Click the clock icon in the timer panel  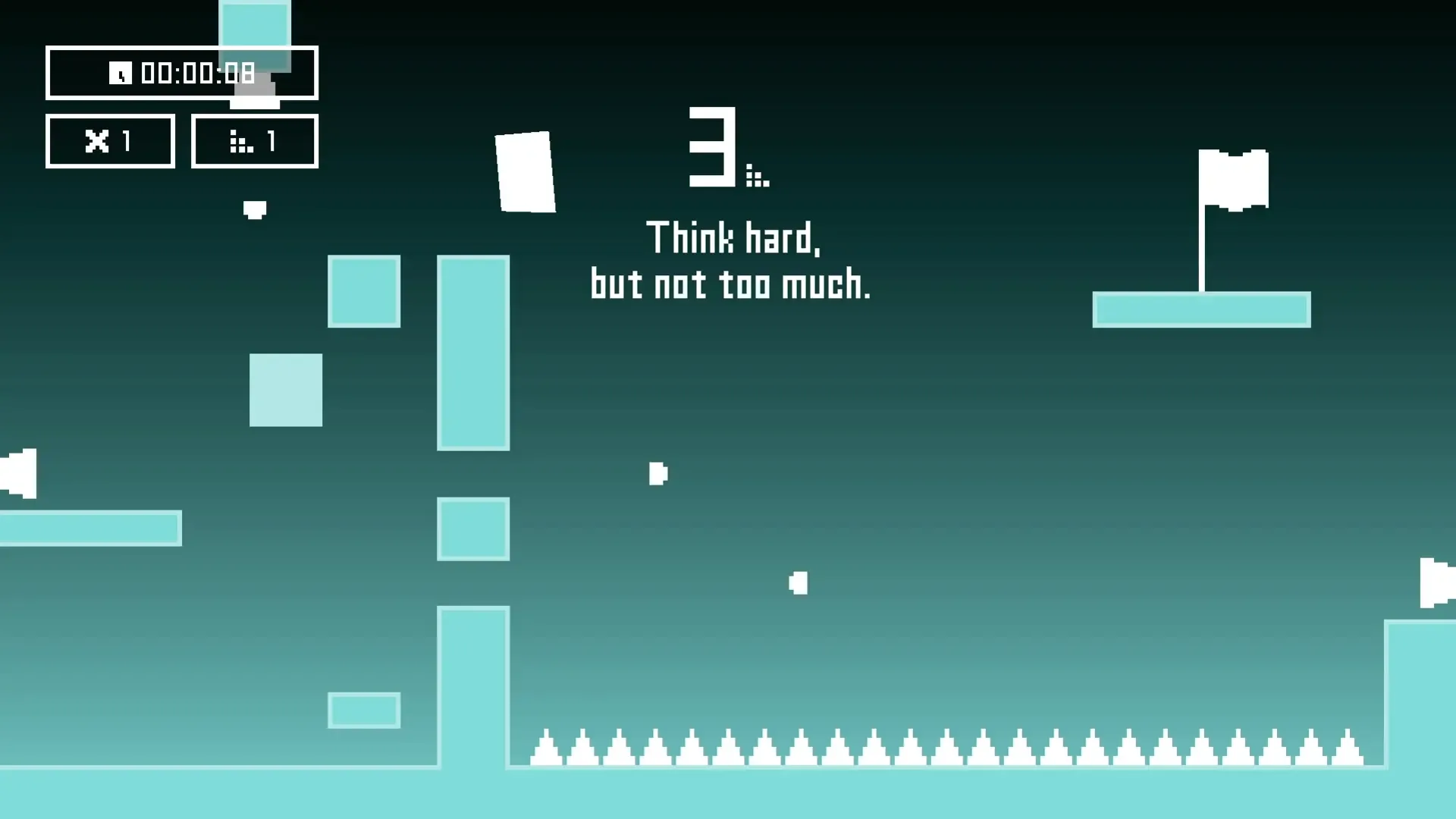[121, 74]
